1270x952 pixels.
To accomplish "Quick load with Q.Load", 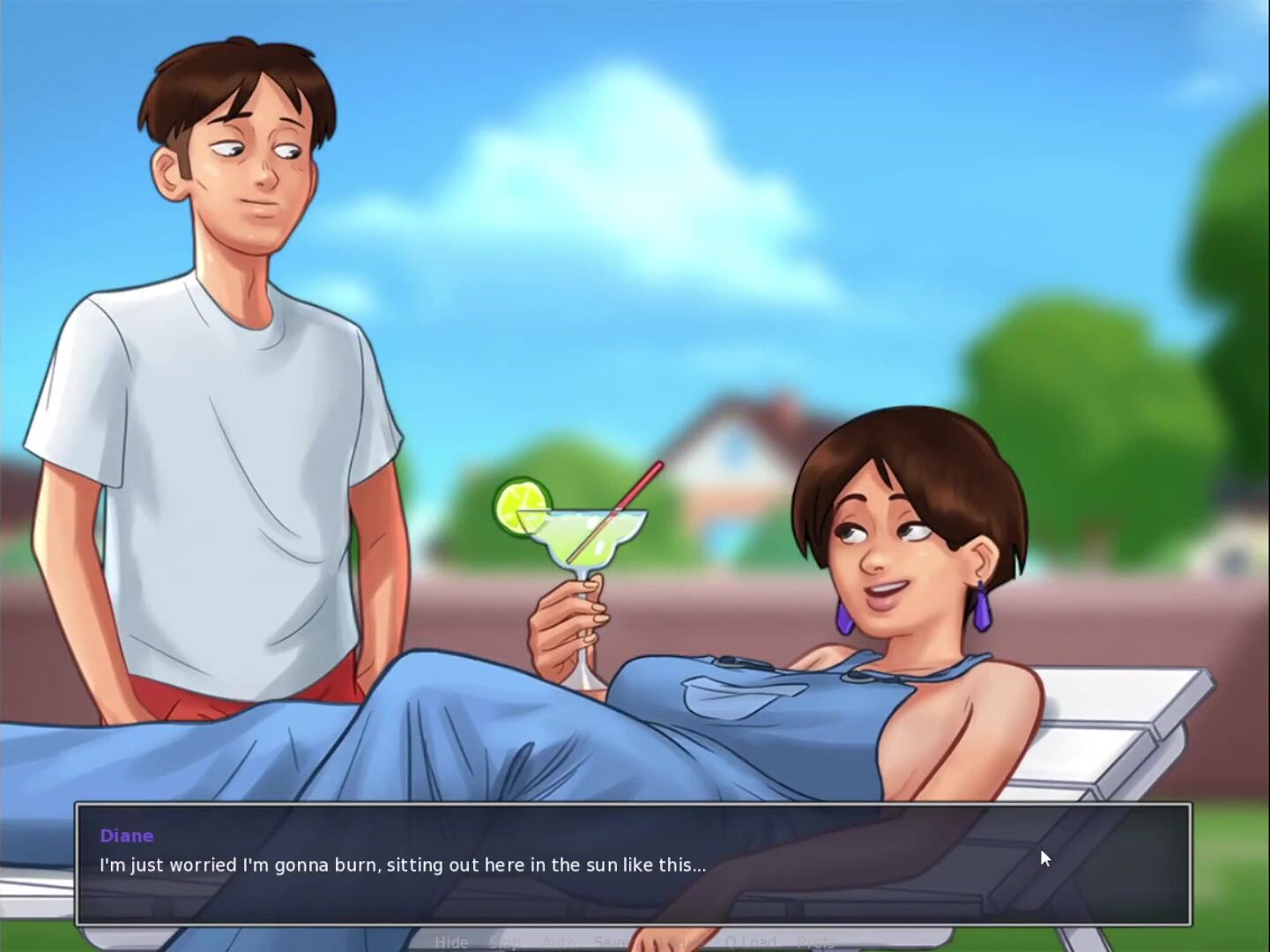I will (750, 942).
